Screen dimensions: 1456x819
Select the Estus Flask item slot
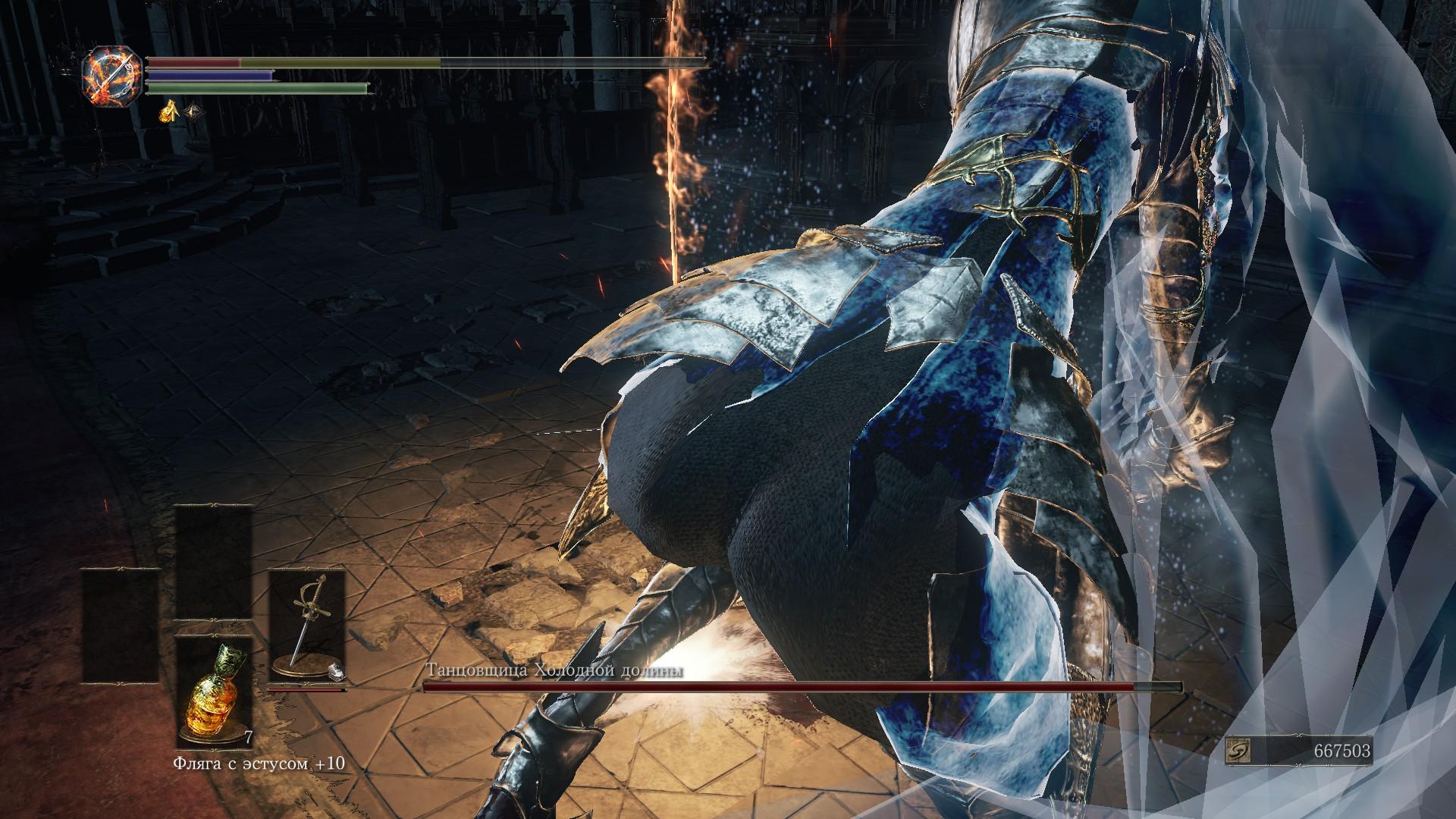[x=215, y=693]
